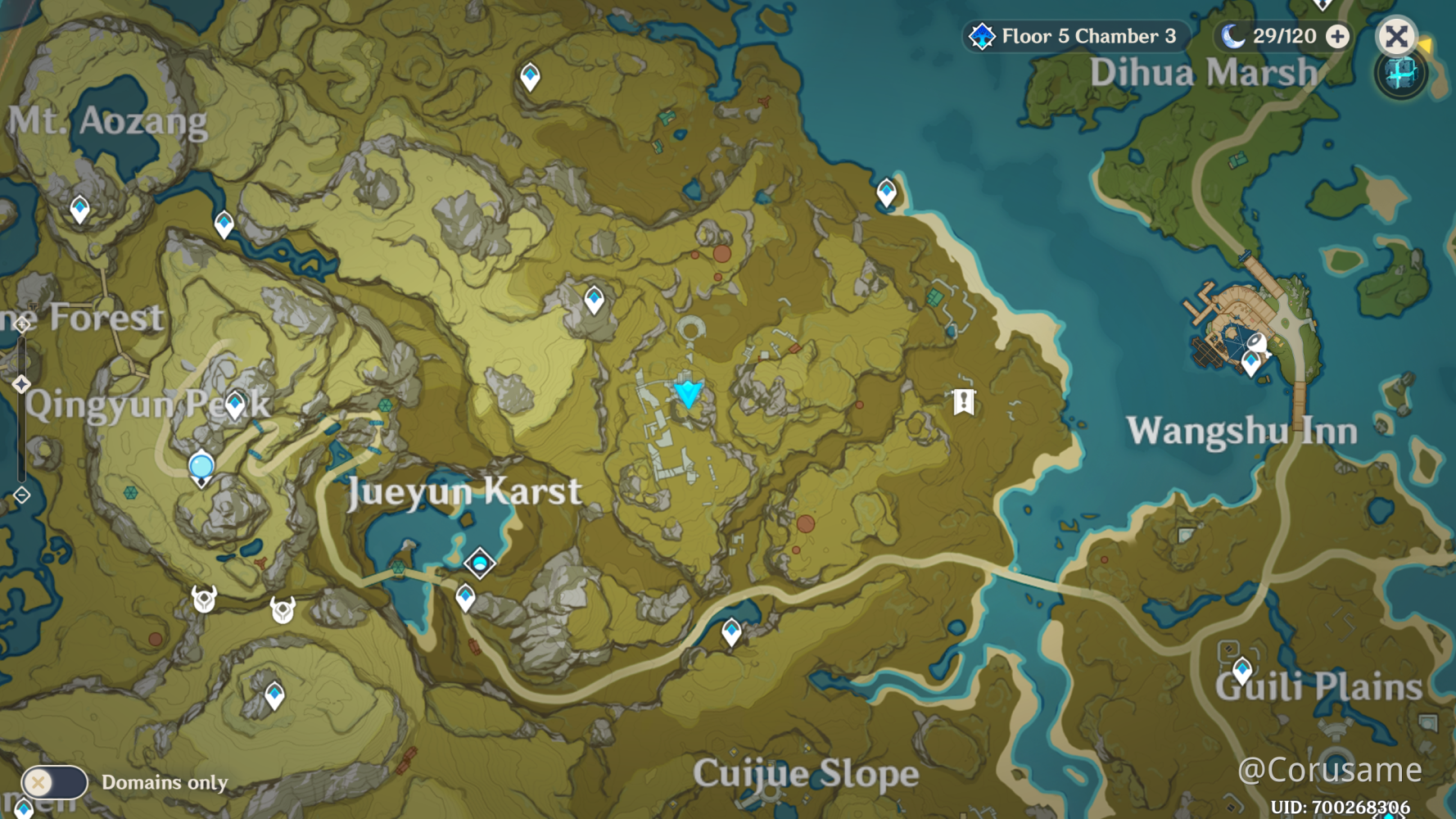Open the Jueyun Karst domain icon

point(478,563)
